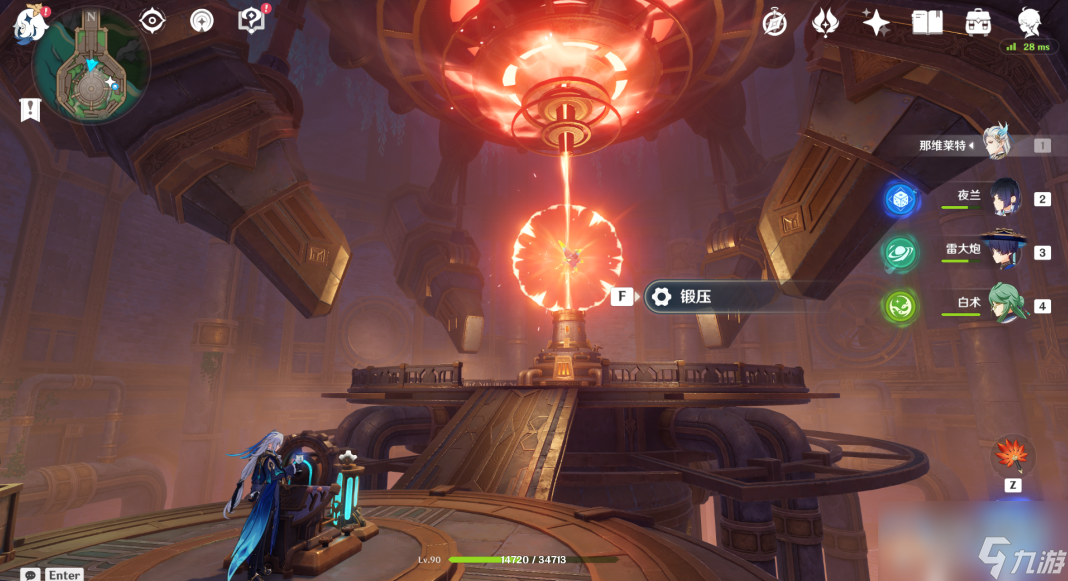Screen dimensions: 1068x581
Task: Open the winged battle pass icon
Action: 825,22
